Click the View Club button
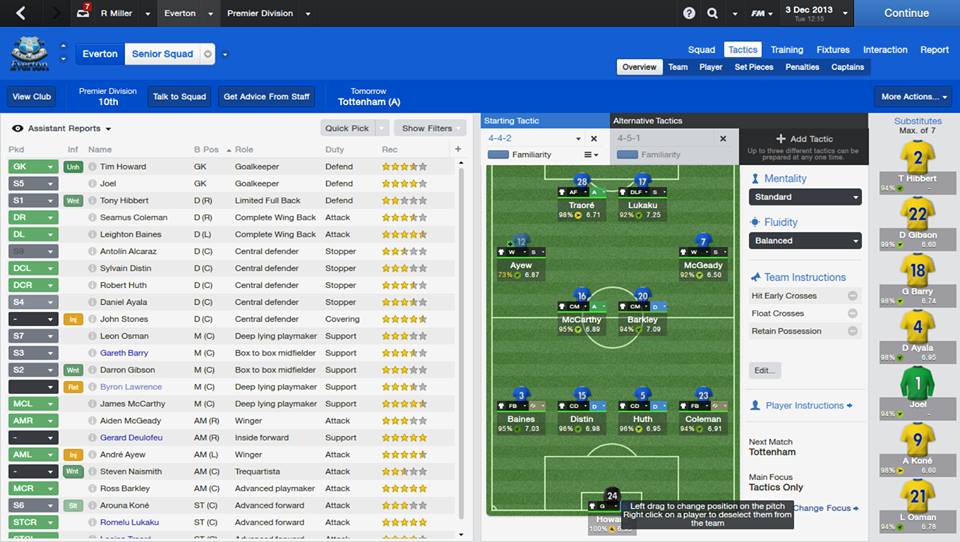 pos(32,97)
